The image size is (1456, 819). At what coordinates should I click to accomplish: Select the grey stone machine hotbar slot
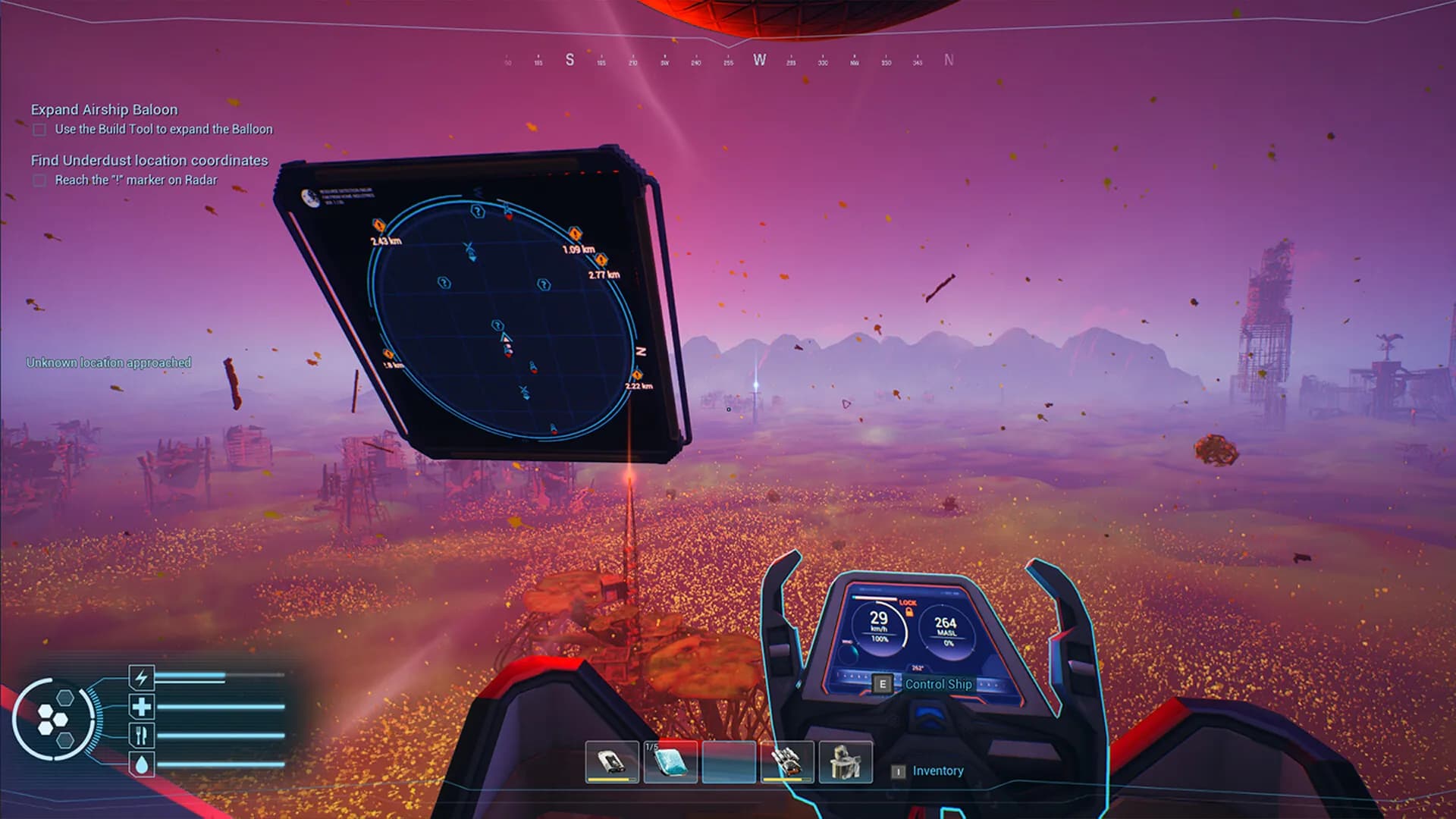tap(846, 762)
